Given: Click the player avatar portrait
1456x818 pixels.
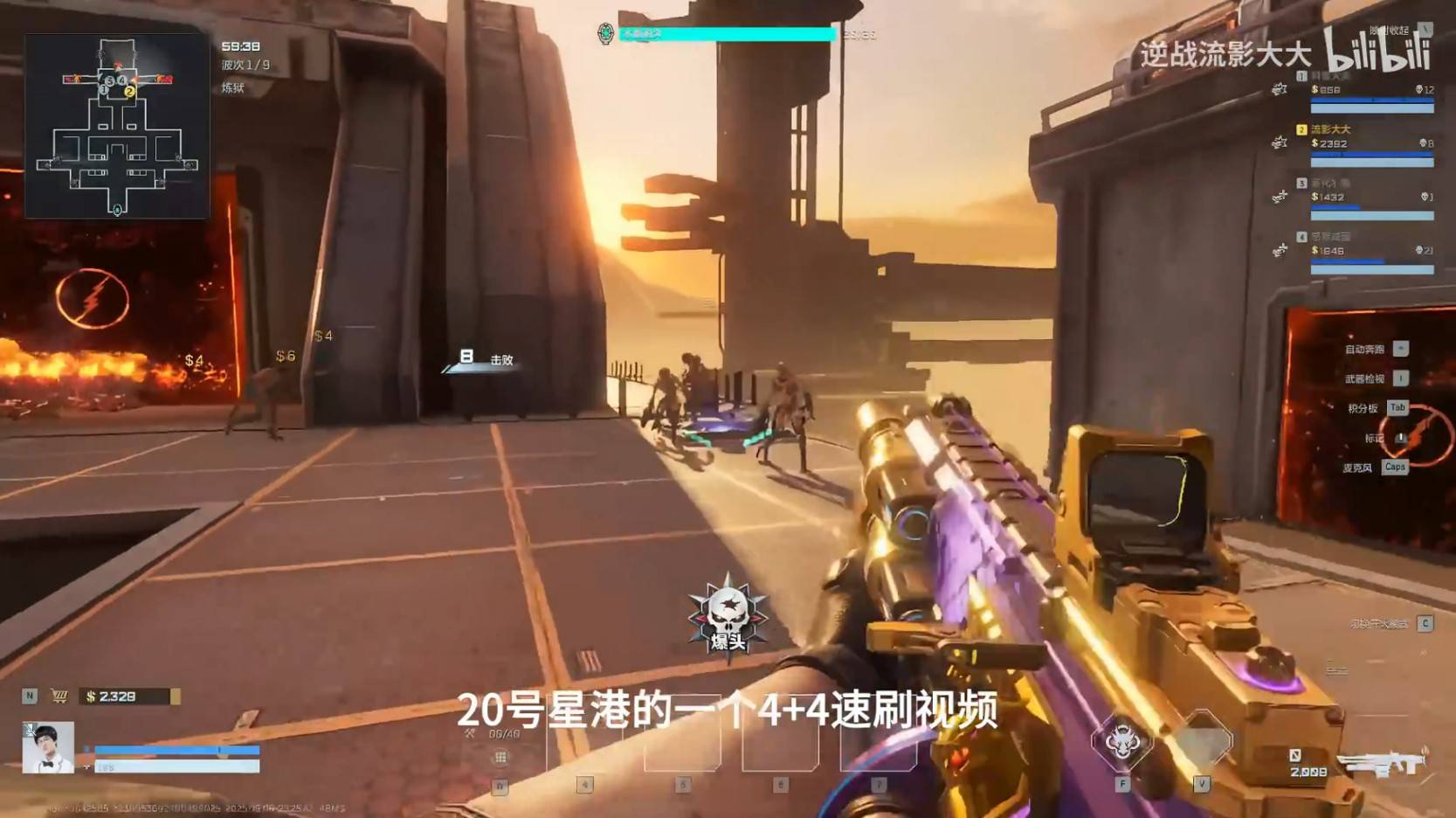Looking at the screenshot, I should pos(48,747).
